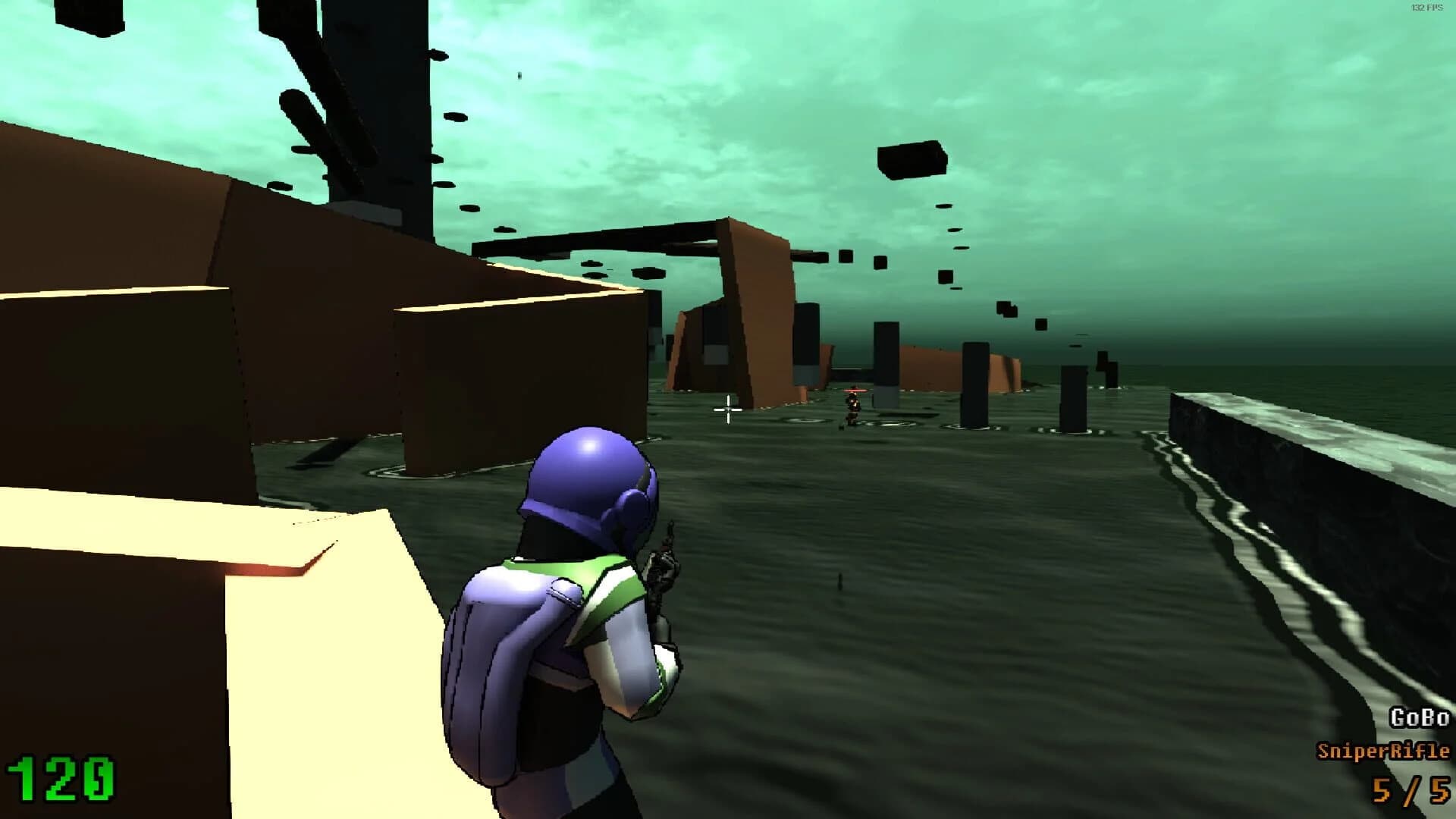Select the crosshair at screen center
This screenshot has height=819, width=1456.
coord(727,409)
